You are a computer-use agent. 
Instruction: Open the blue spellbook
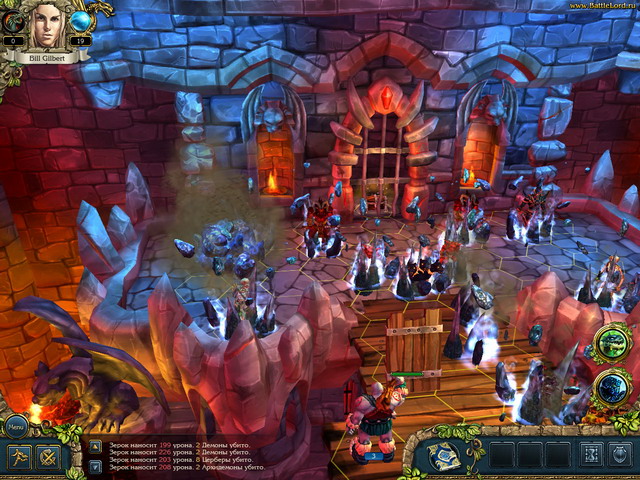(444, 455)
